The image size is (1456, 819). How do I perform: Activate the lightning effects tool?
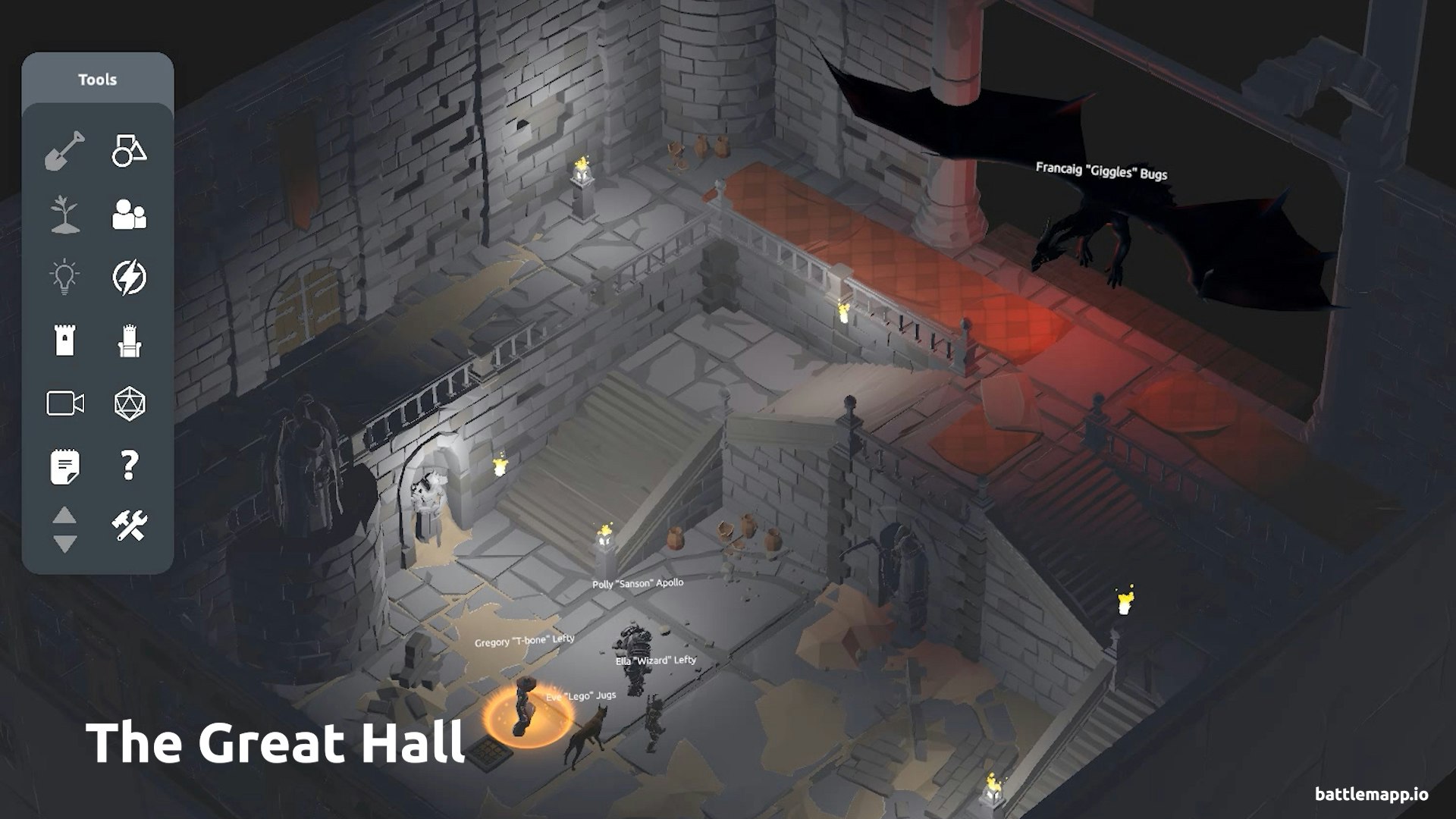tap(129, 277)
